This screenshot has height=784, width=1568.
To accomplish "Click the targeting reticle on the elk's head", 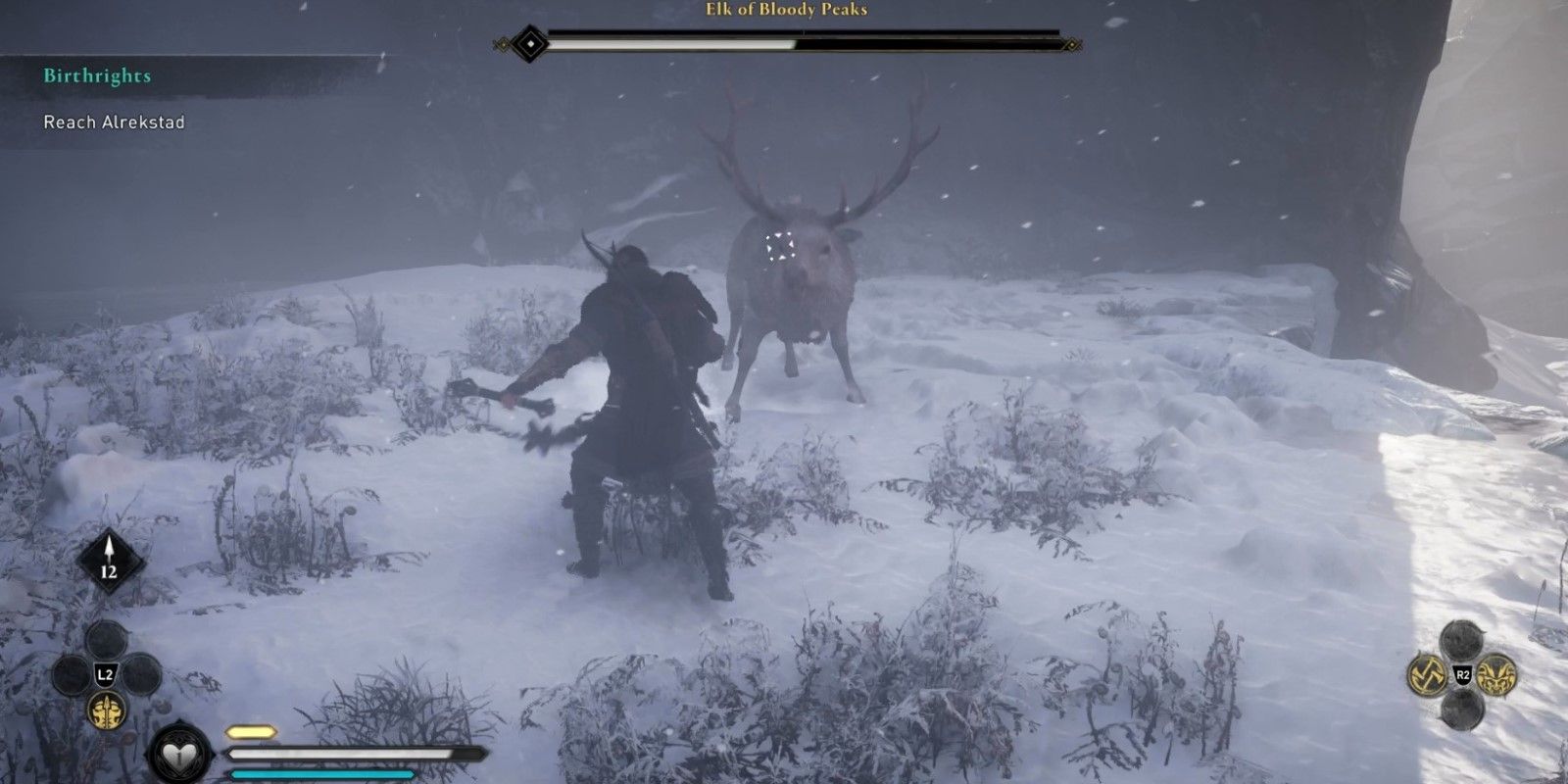I will tap(779, 245).
